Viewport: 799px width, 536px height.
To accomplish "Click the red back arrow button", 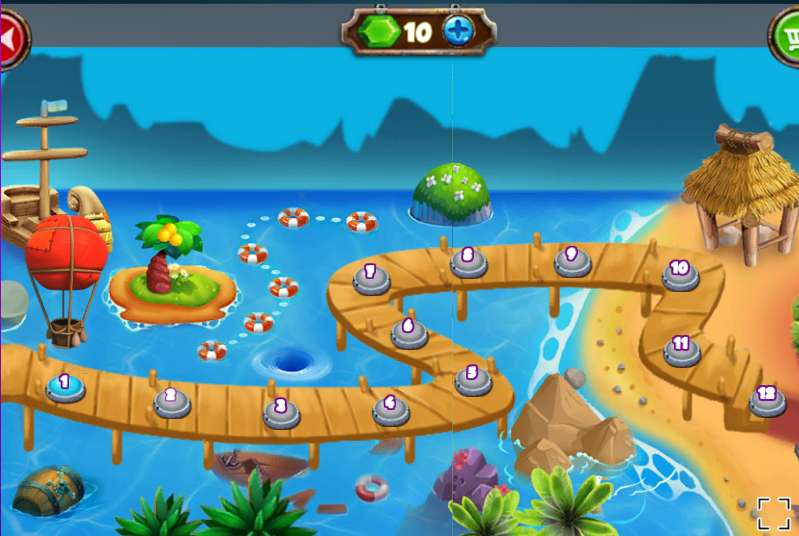I will coord(10,38).
